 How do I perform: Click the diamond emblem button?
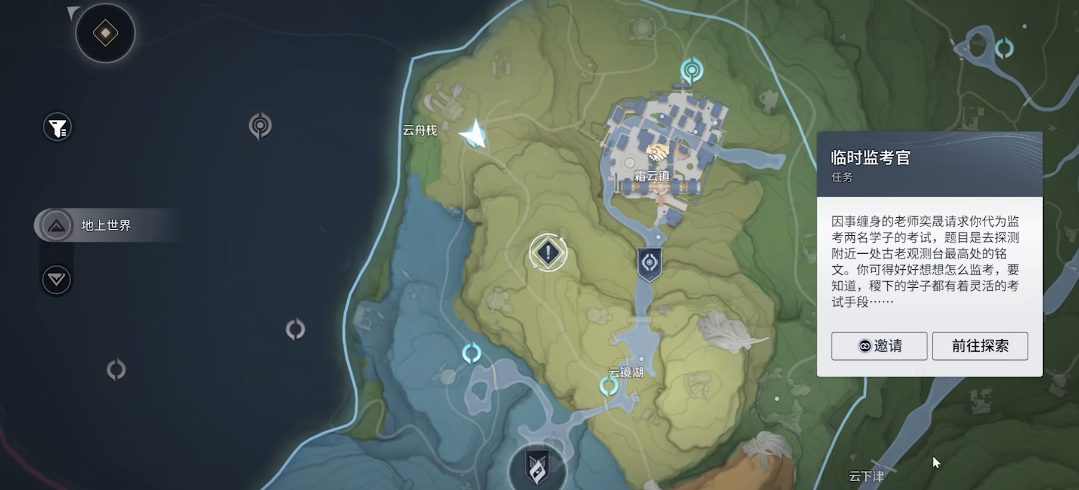click(x=105, y=33)
